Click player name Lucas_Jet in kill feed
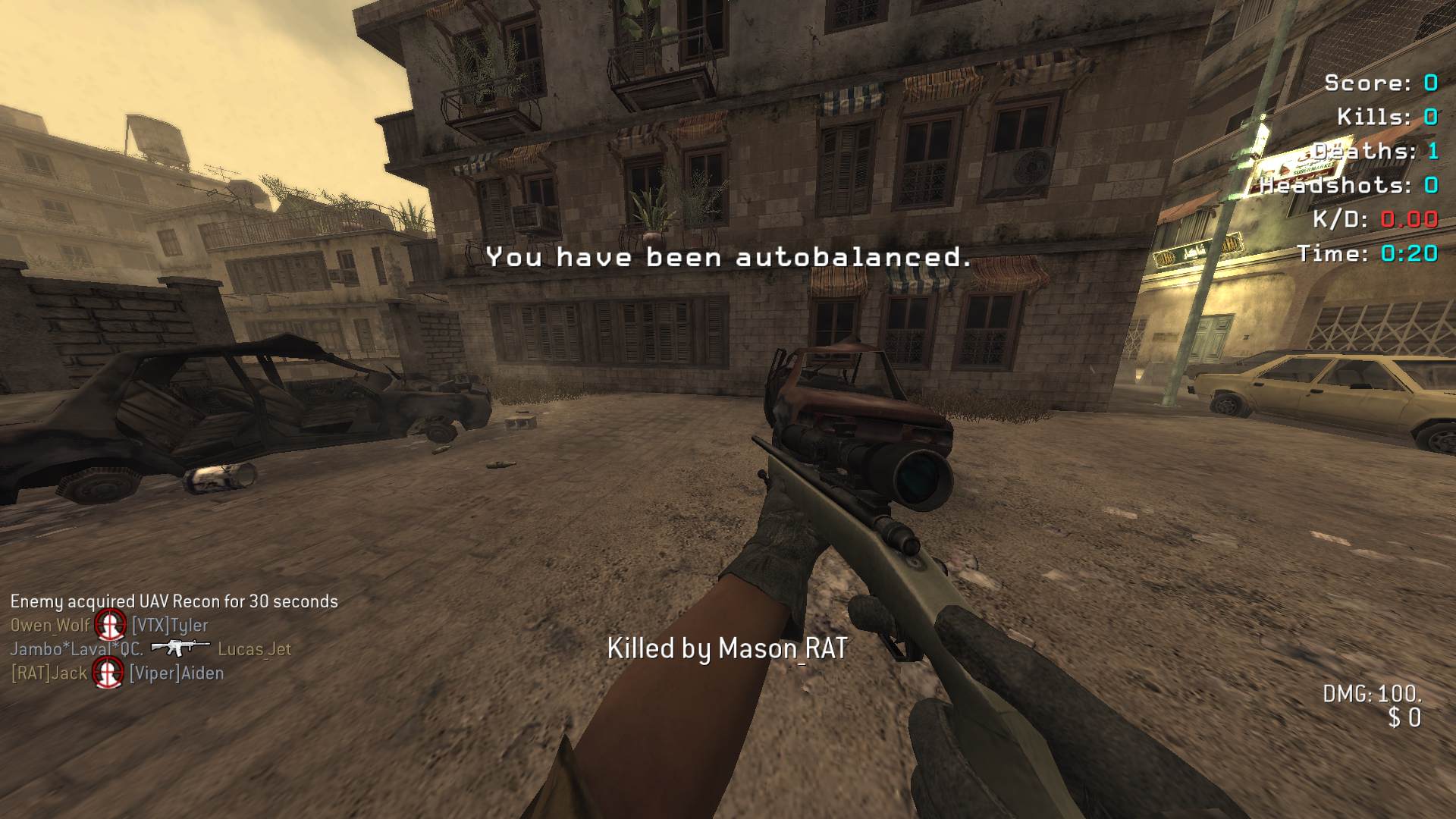The height and width of the screenshot is (819, 1456). coord(254,649)
